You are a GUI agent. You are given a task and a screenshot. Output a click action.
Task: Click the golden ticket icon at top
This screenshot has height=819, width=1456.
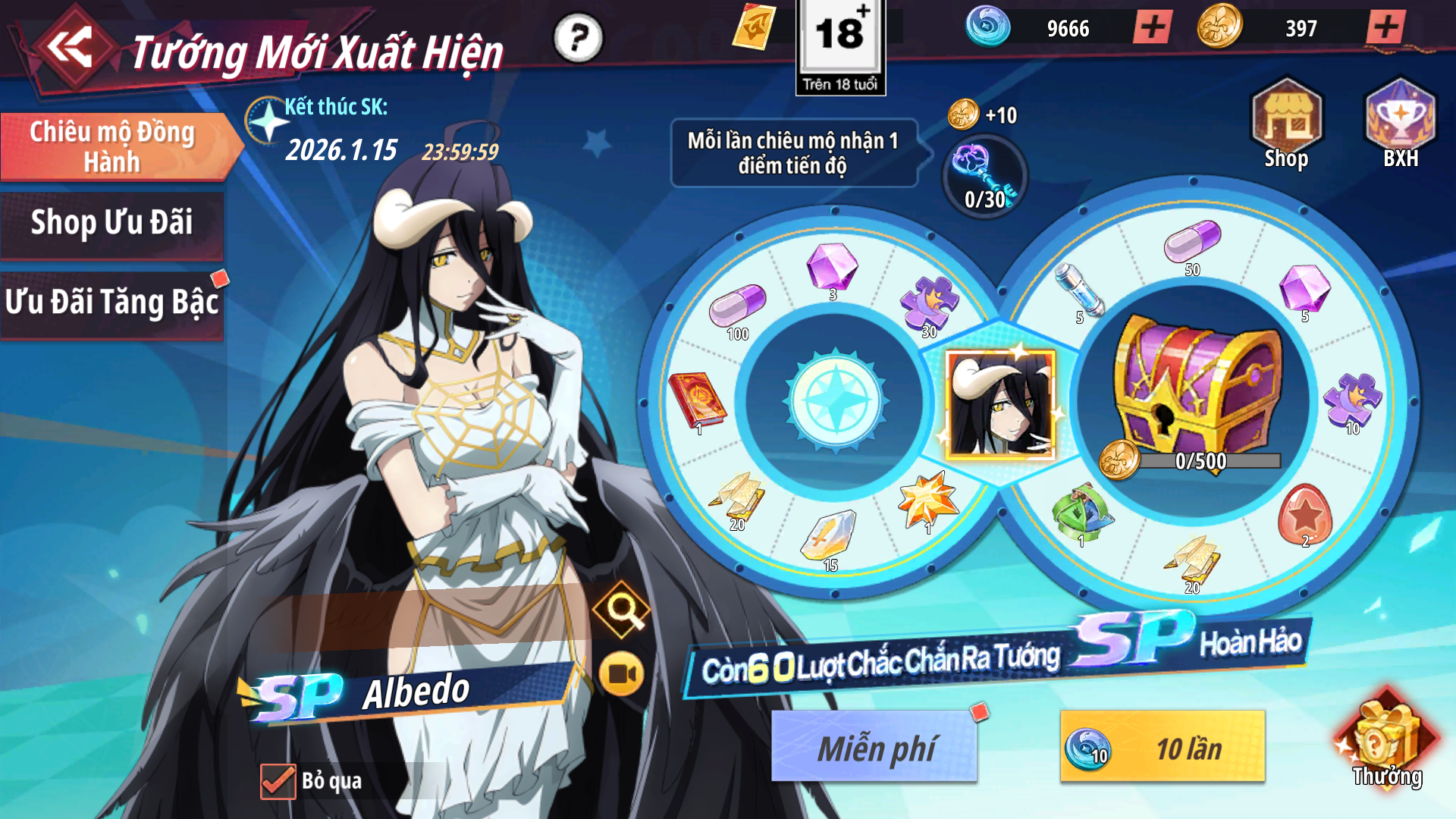pyautogui.click(x=754, y=27)
